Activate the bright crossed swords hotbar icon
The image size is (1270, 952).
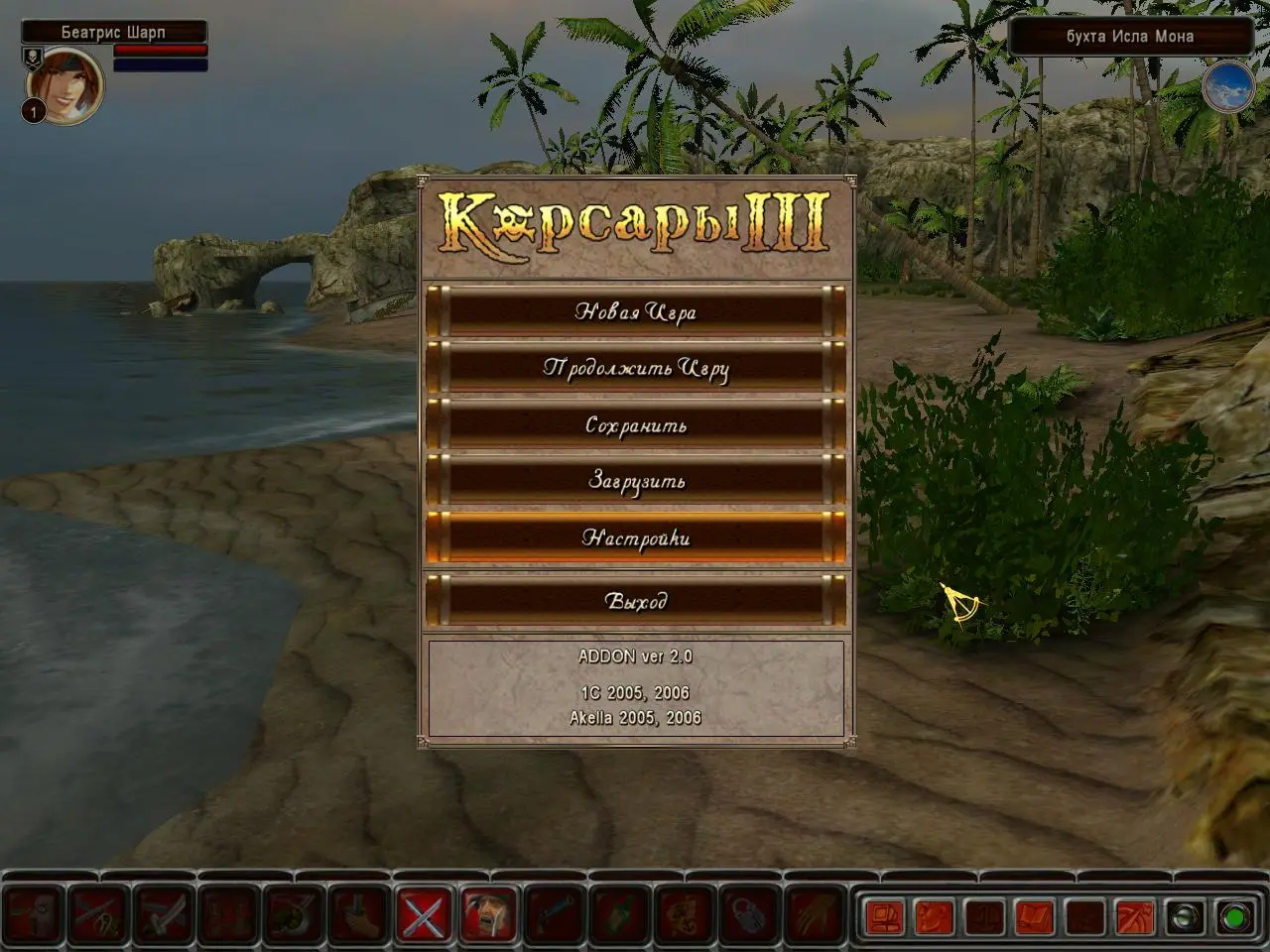tap(424, 914)
